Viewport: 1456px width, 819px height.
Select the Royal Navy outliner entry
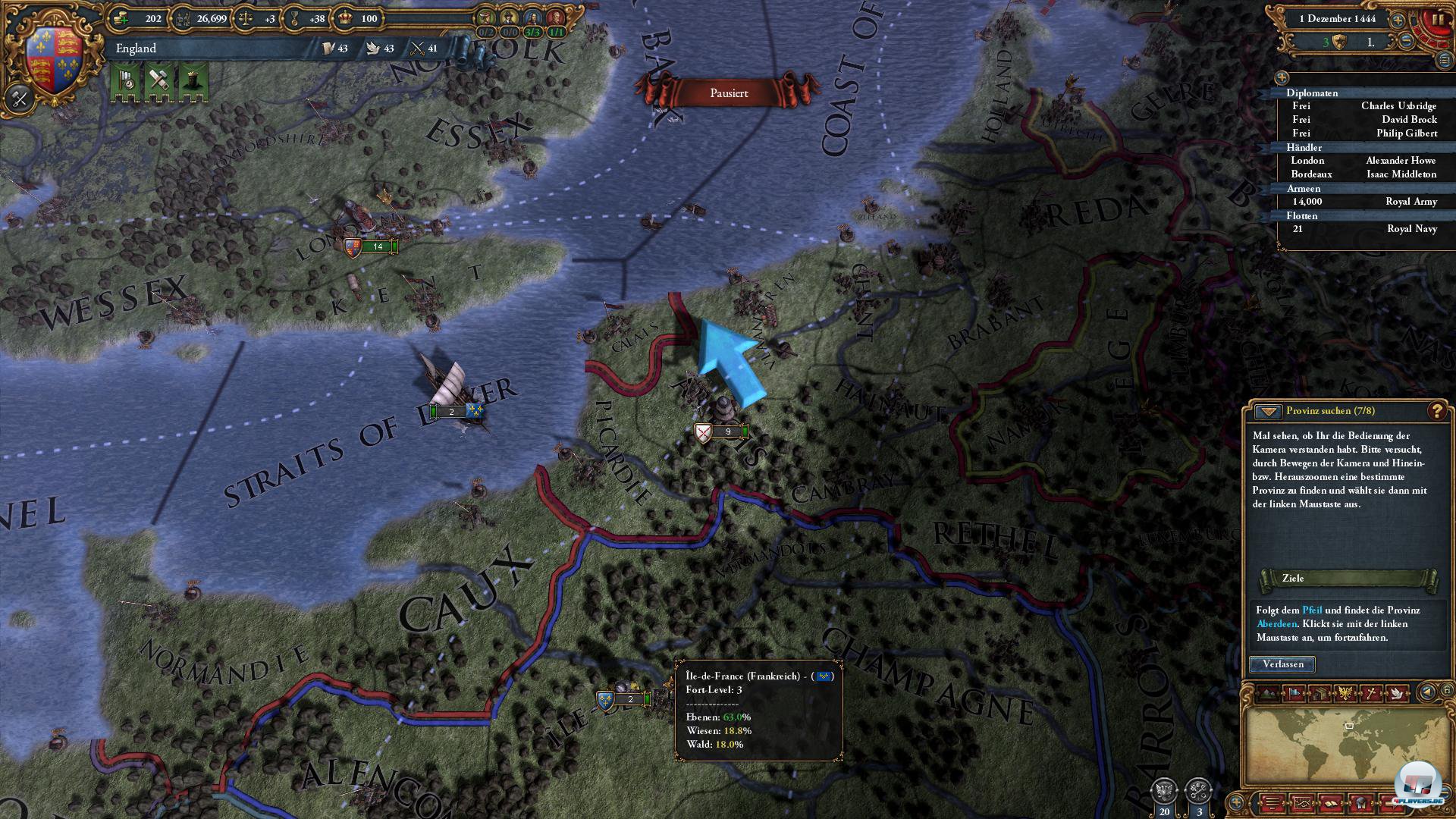(x=1411, y=229)
